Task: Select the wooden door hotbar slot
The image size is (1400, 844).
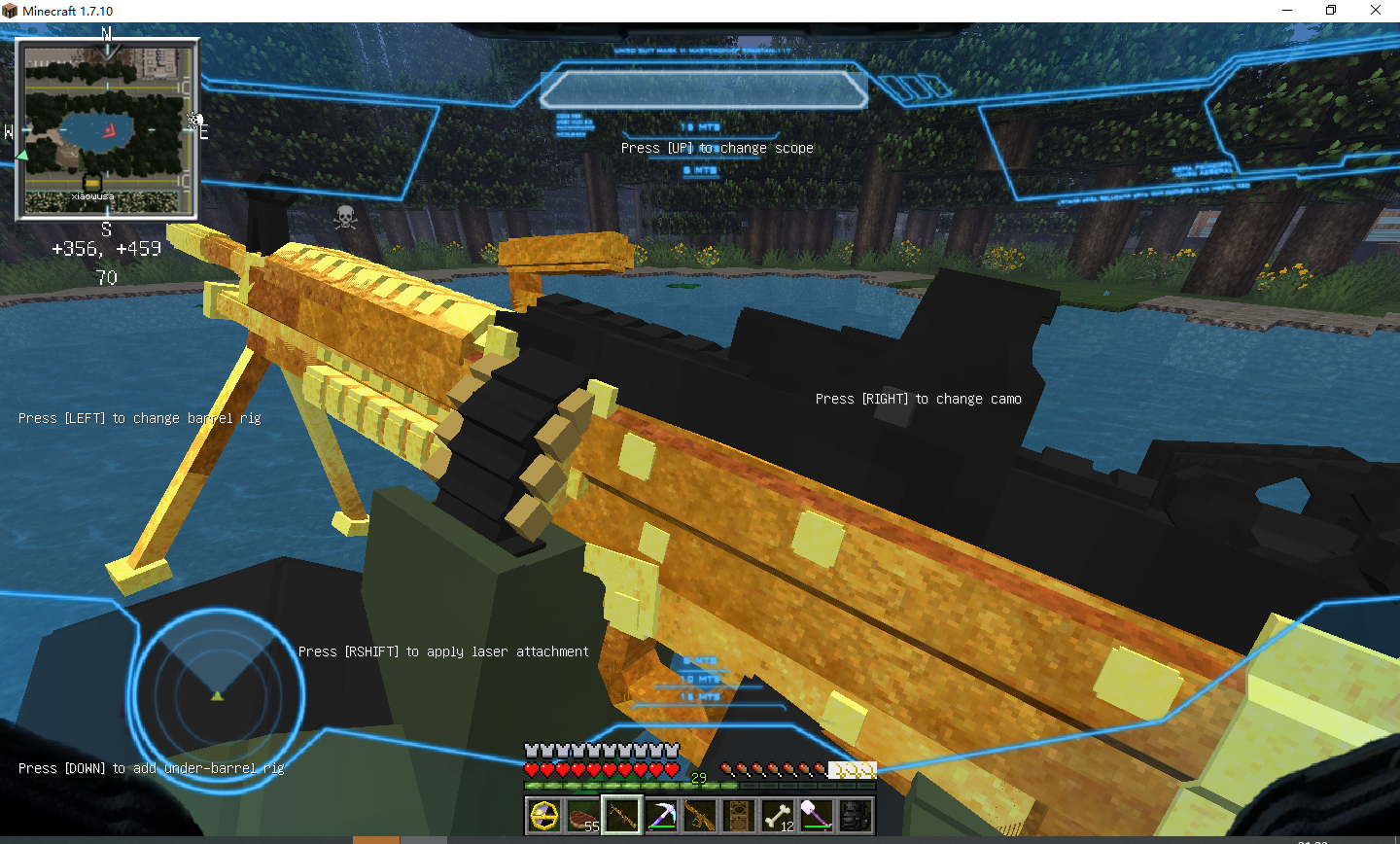Action: pyautogui.click(x=739, y=816)
